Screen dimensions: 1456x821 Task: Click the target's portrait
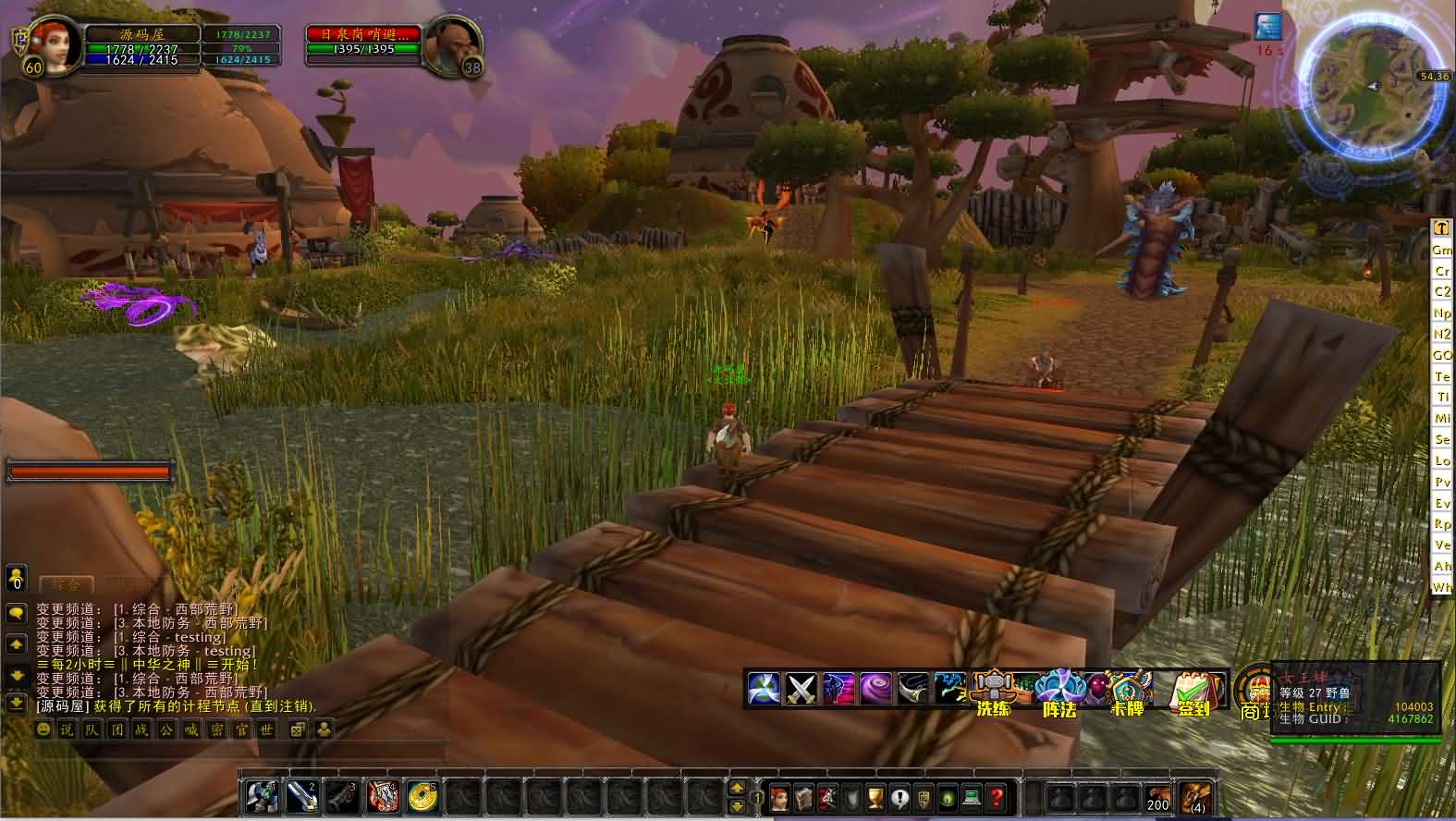(454, 46)
